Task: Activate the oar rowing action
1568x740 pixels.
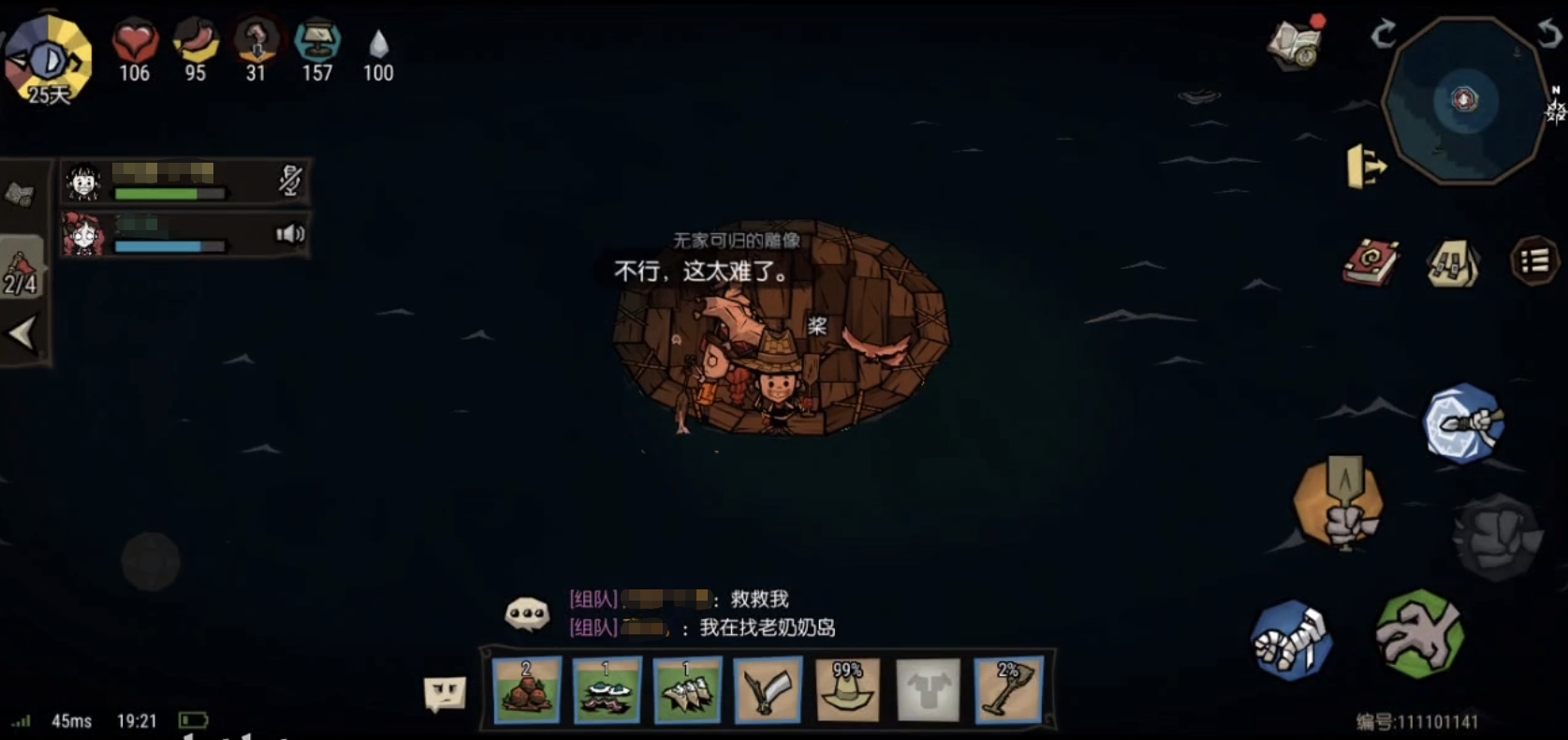Action: 1339,501
